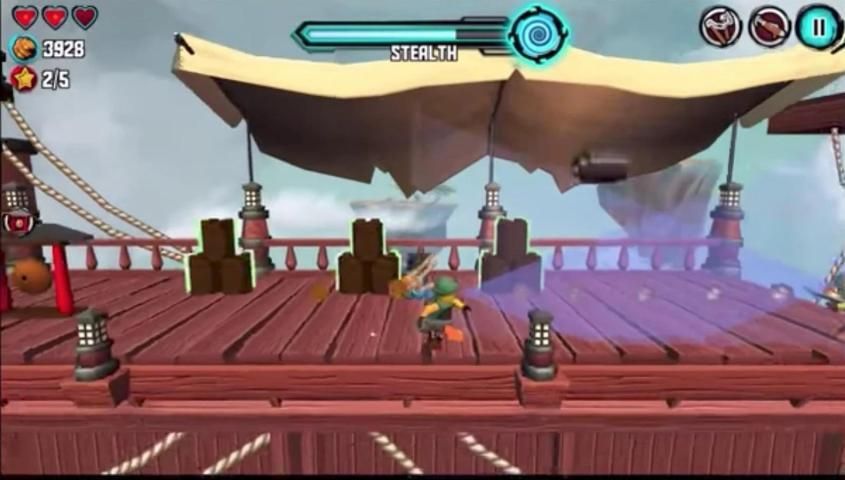Select the single staff weapon icon
This screenshot has height=480, width=845.
click(769, 27)
